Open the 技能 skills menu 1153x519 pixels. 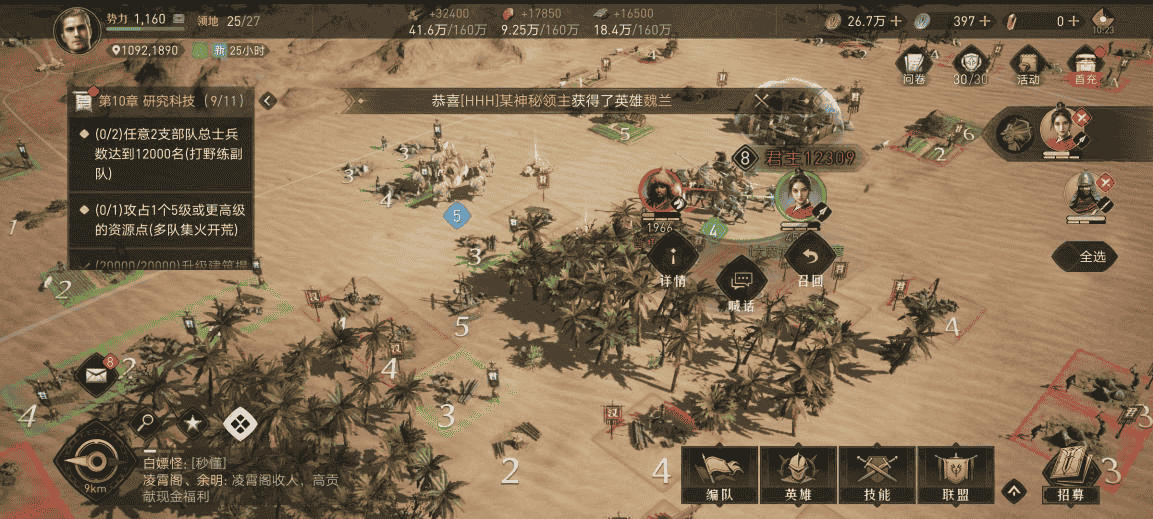(877, 473)
